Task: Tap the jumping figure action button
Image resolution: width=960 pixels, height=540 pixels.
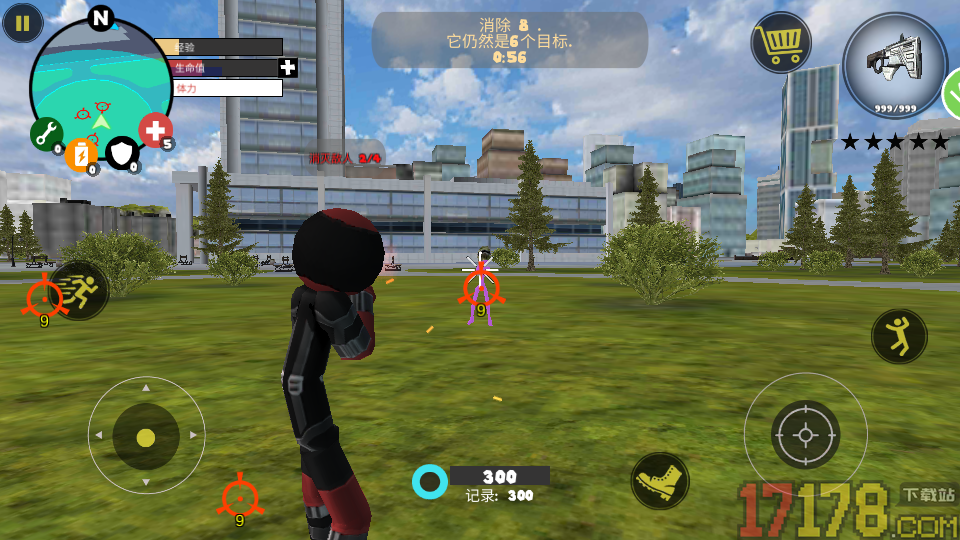Action: point(899,336)
